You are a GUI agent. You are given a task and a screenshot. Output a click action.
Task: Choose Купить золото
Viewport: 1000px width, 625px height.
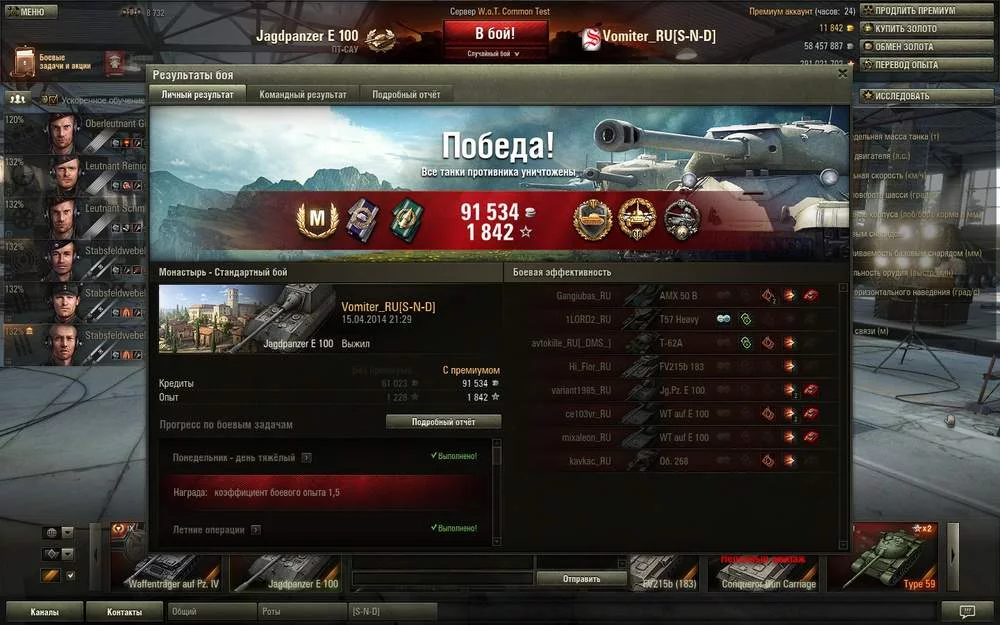click(922, 29)
